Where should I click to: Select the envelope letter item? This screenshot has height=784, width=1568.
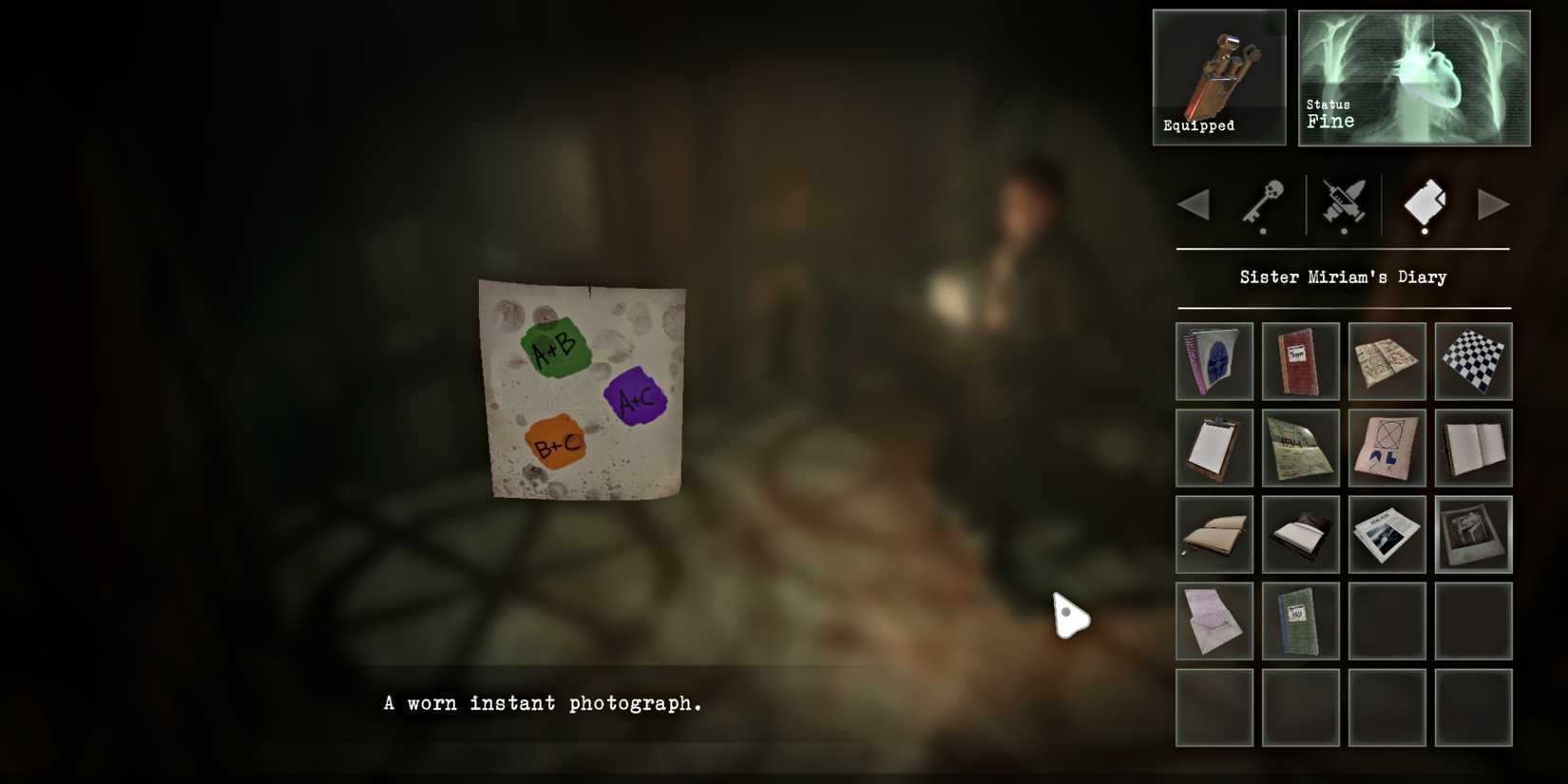click(x=1214, y=621)
